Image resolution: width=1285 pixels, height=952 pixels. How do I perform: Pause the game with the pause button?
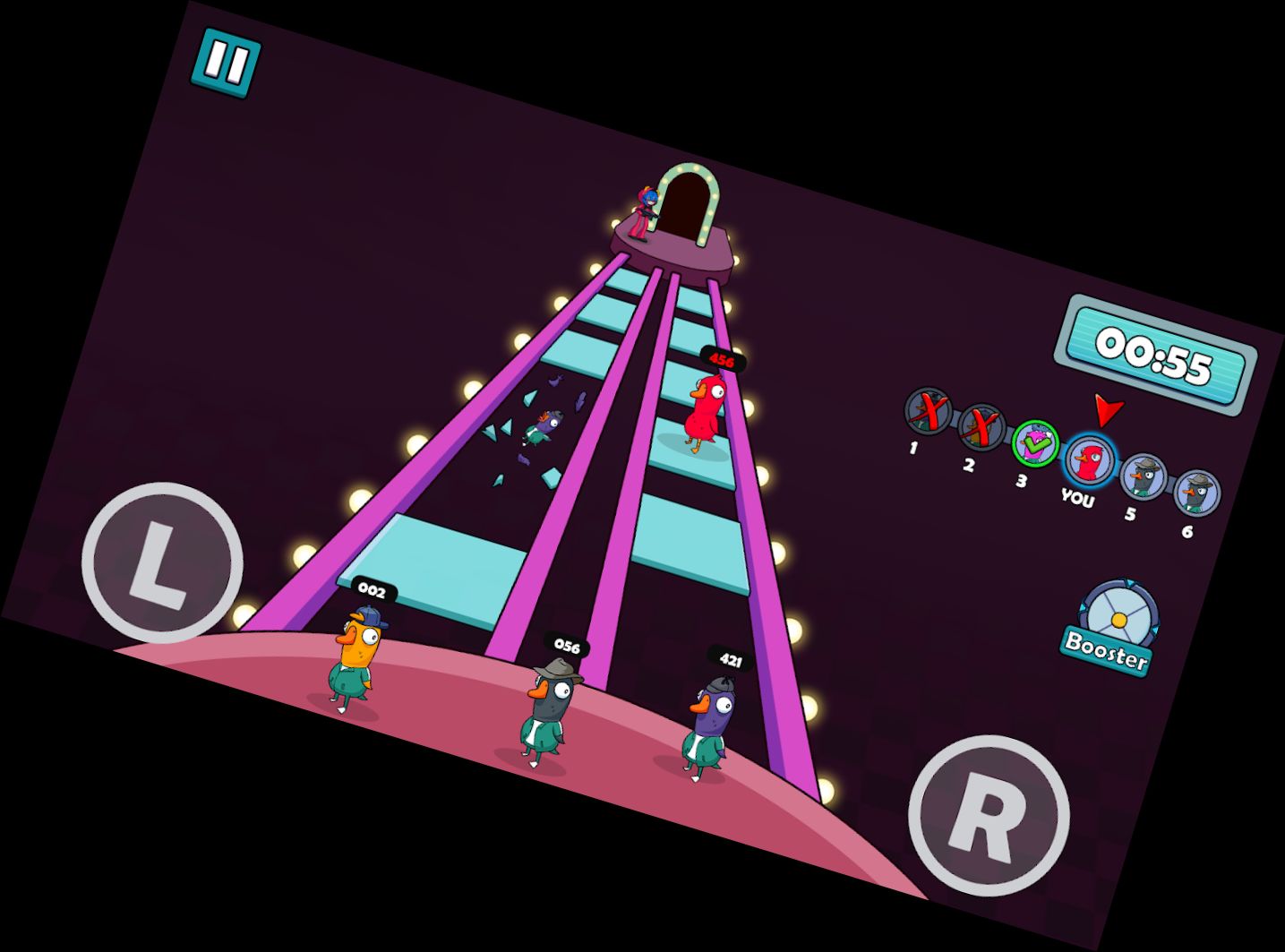[226, 63]
